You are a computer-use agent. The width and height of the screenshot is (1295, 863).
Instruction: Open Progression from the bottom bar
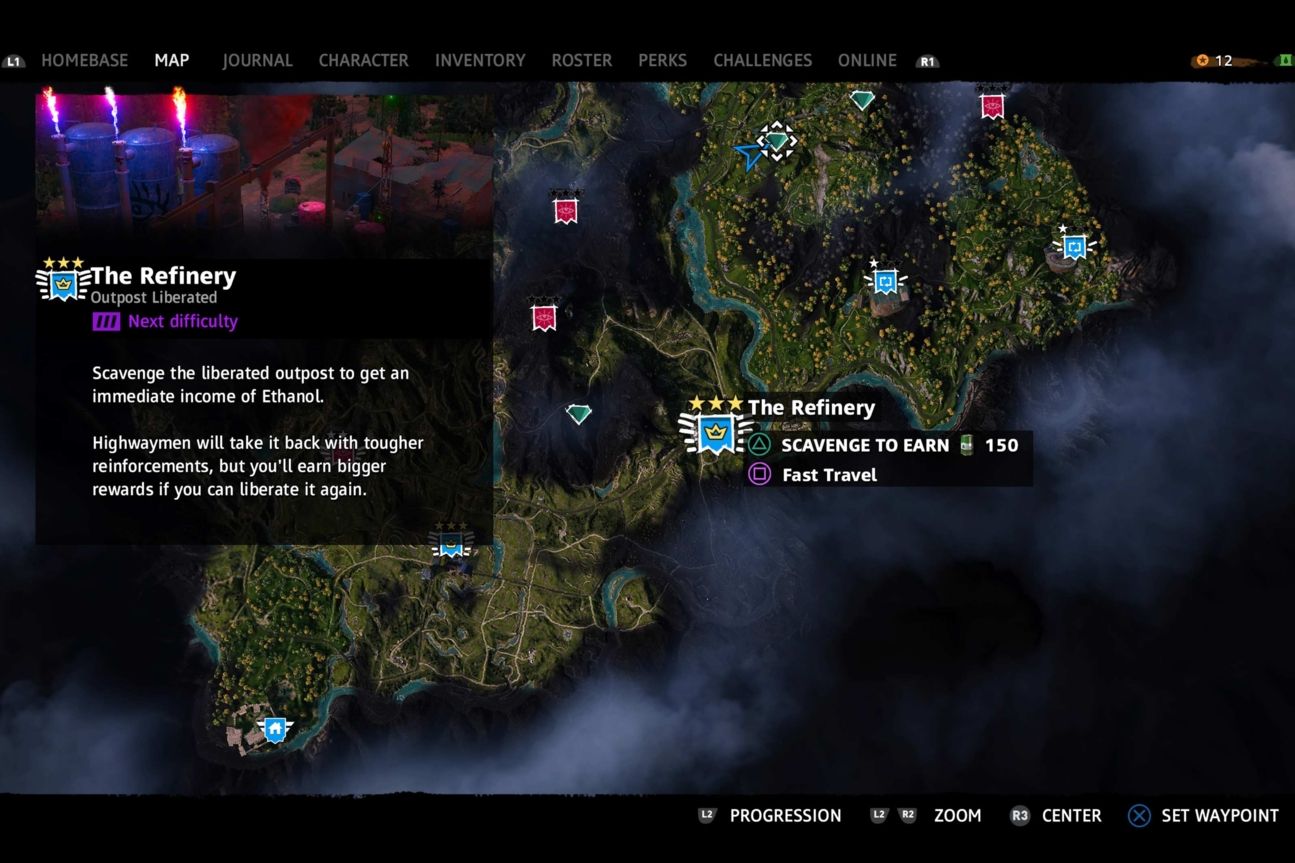(786, 815)
